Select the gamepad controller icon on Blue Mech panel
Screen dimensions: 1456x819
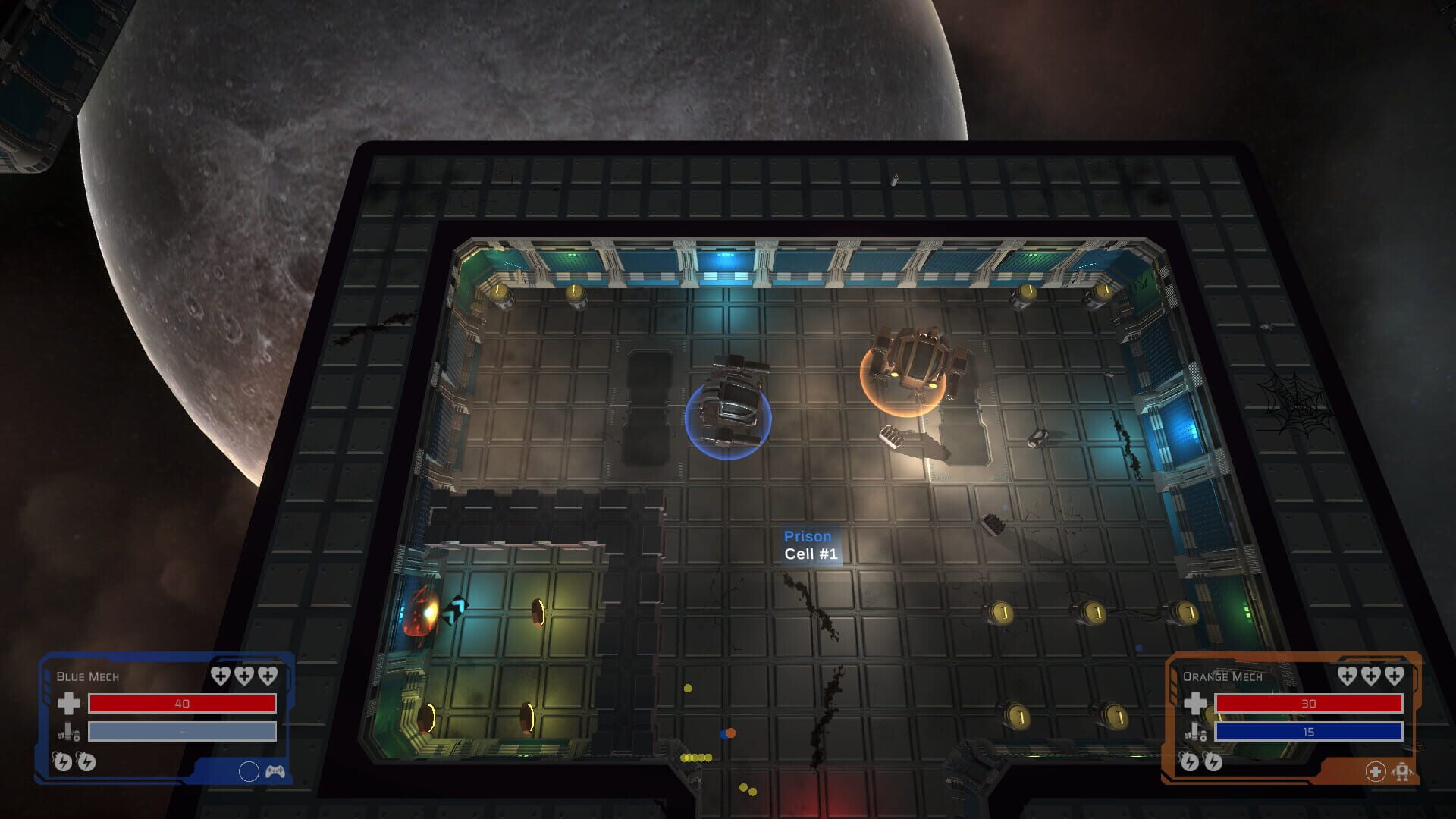tap(276, 773)
